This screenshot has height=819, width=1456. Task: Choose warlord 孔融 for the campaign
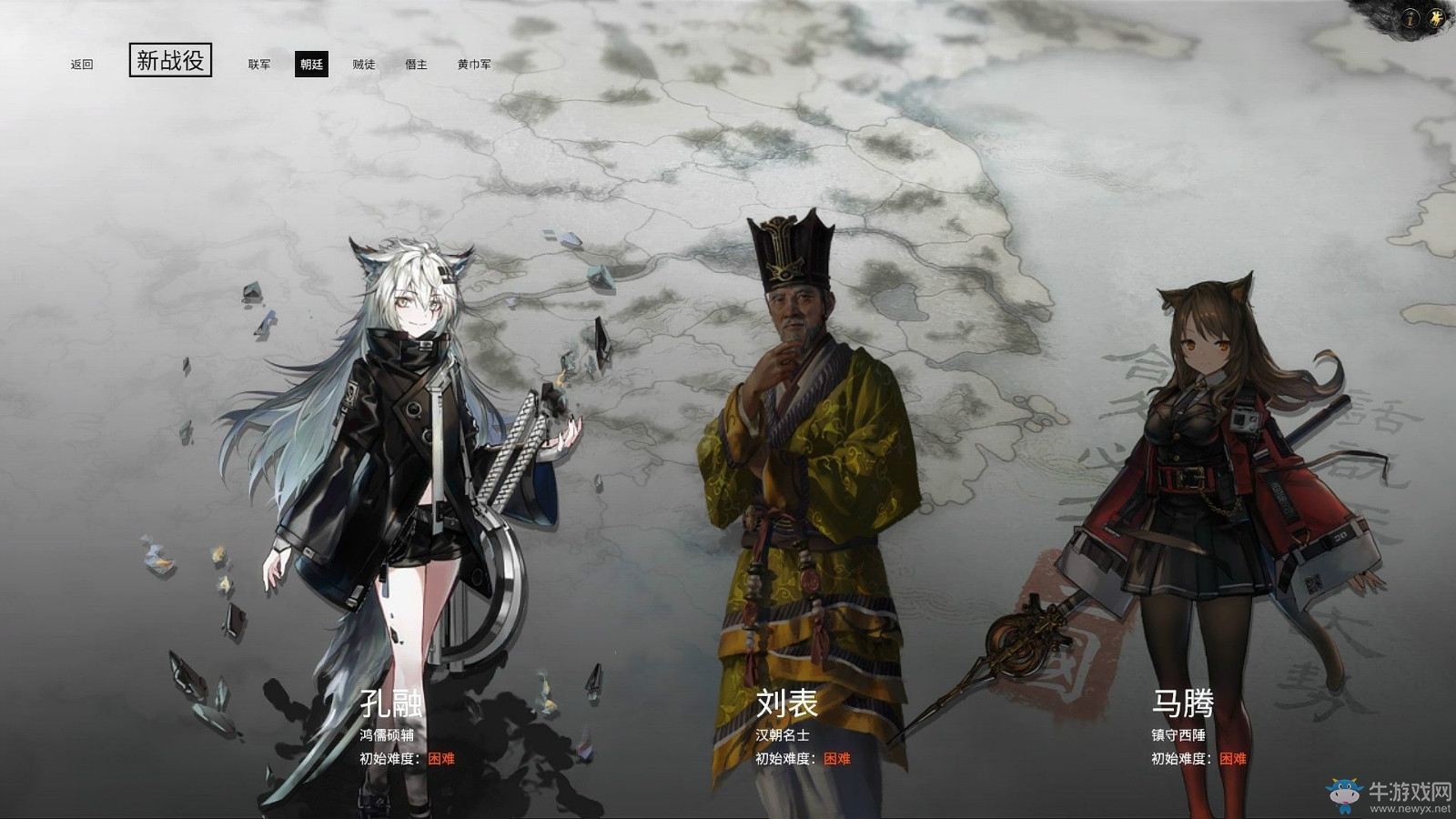click(392, 703)
